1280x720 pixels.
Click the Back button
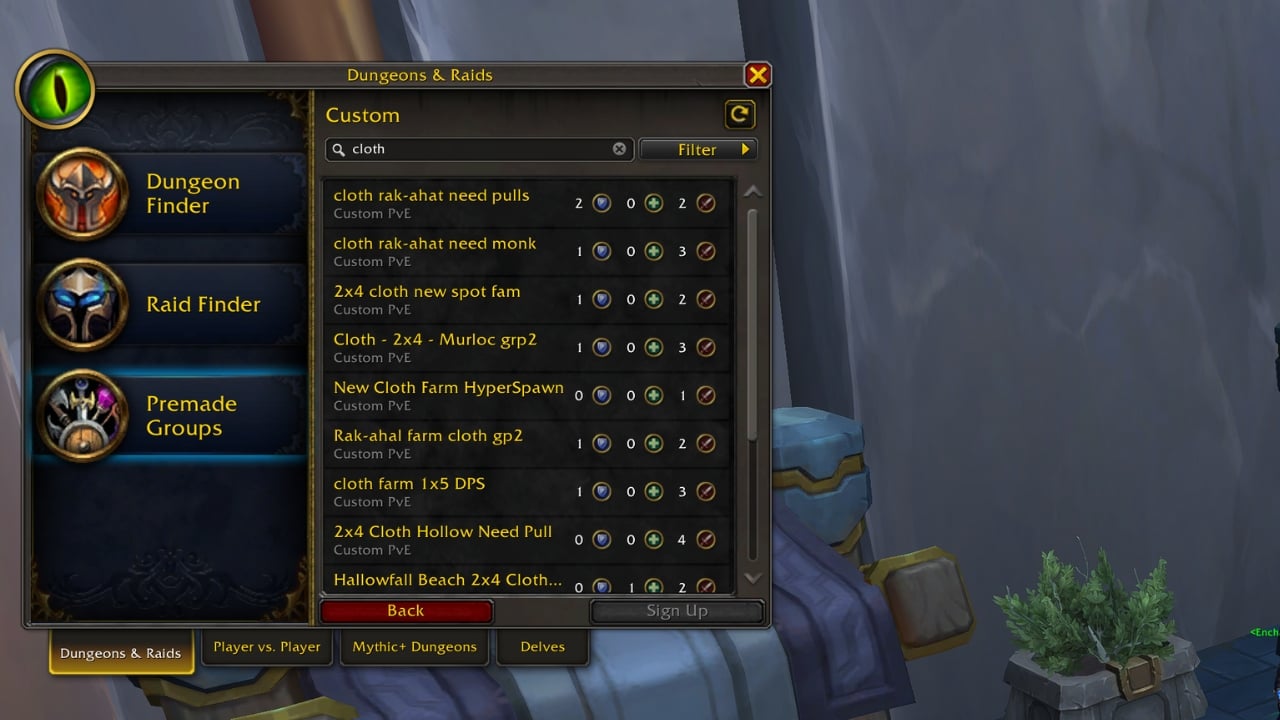405,611
